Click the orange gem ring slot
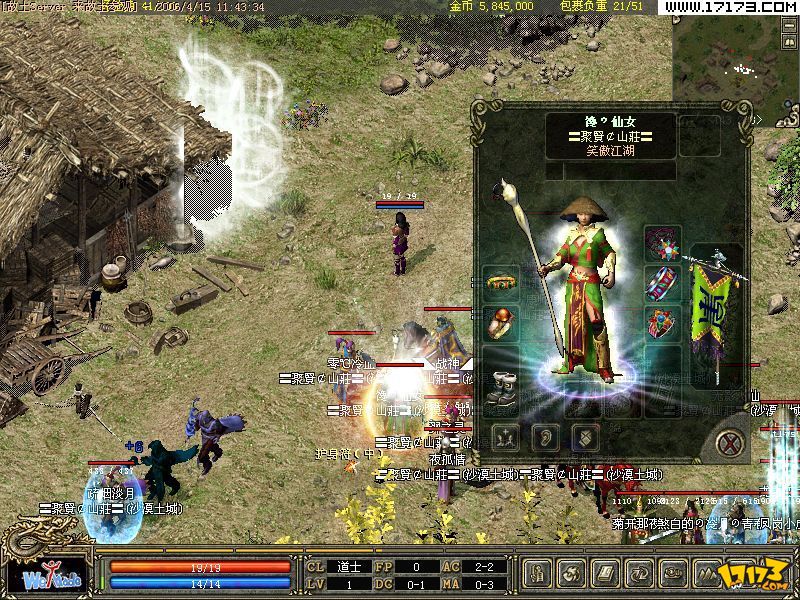 [501, 323]
